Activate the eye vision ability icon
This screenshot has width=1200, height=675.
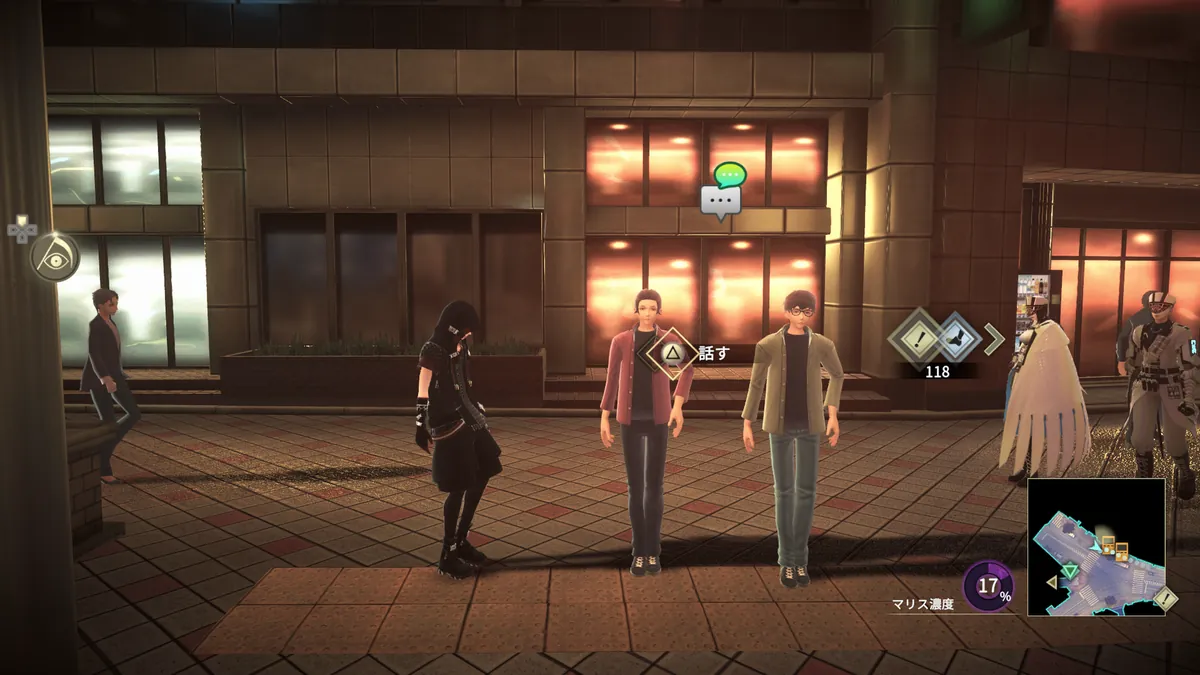(54, 256)
